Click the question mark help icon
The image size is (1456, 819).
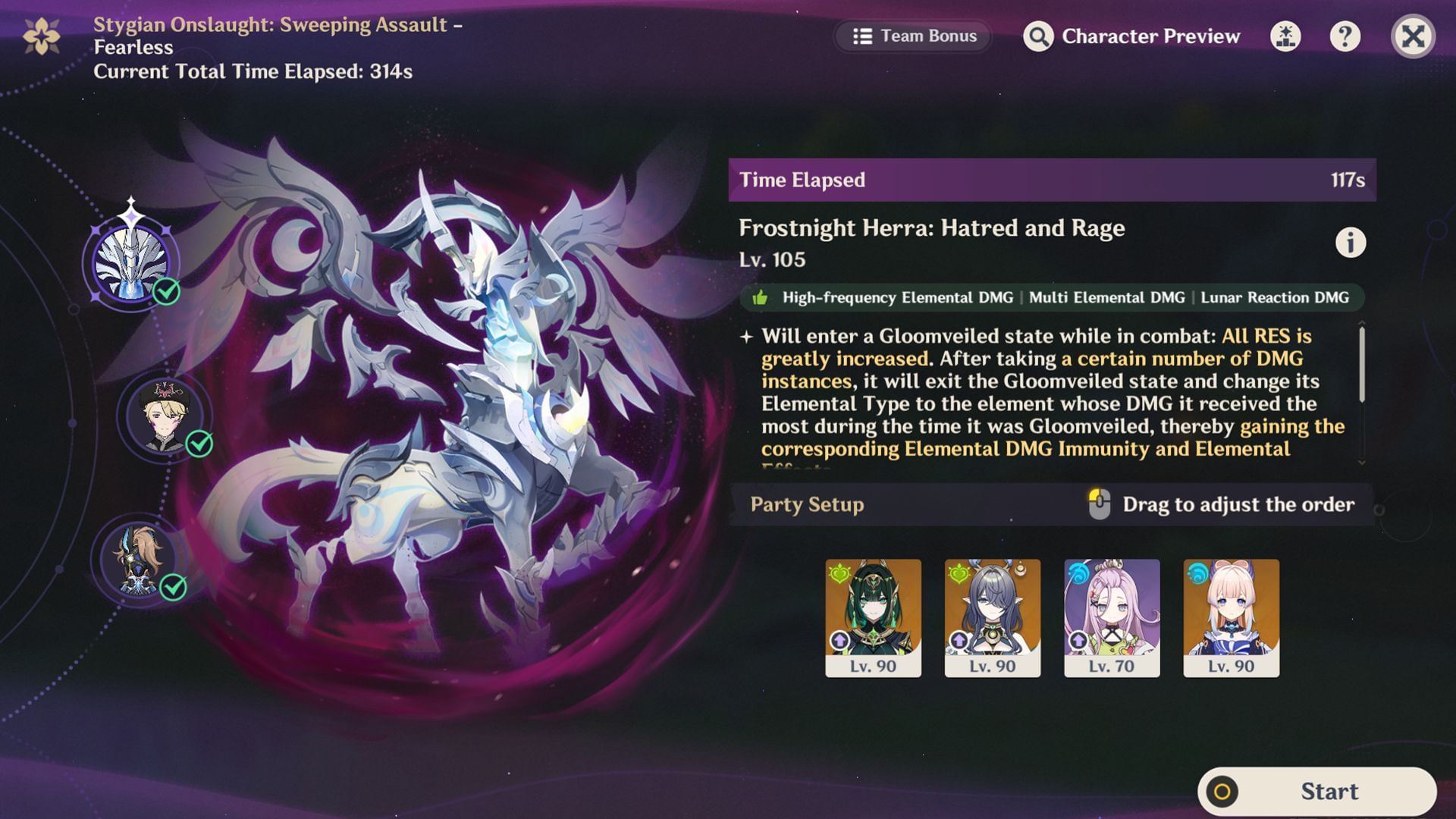coord(1347,36)
